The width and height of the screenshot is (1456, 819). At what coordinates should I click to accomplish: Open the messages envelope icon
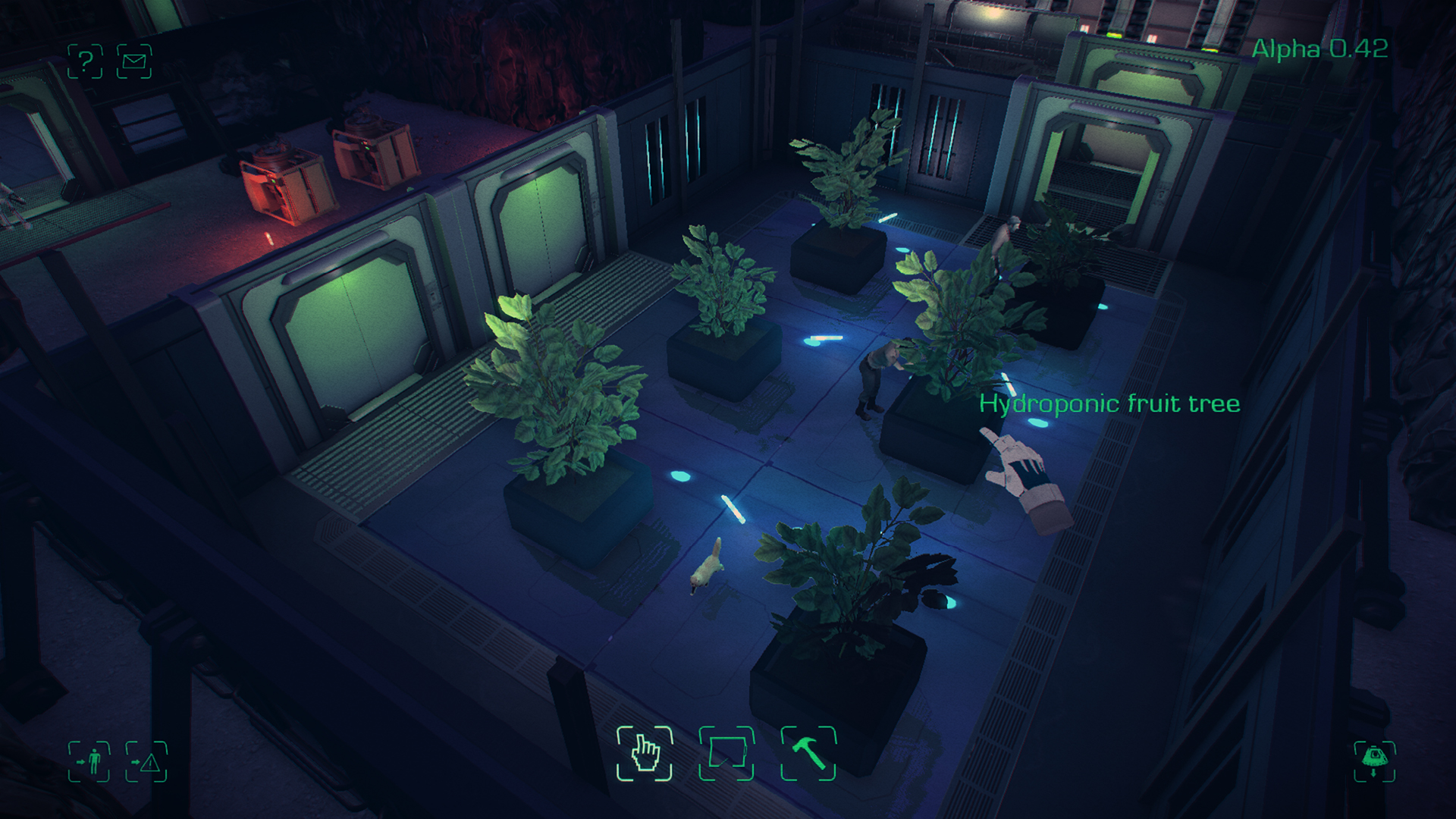click(135, 62)
